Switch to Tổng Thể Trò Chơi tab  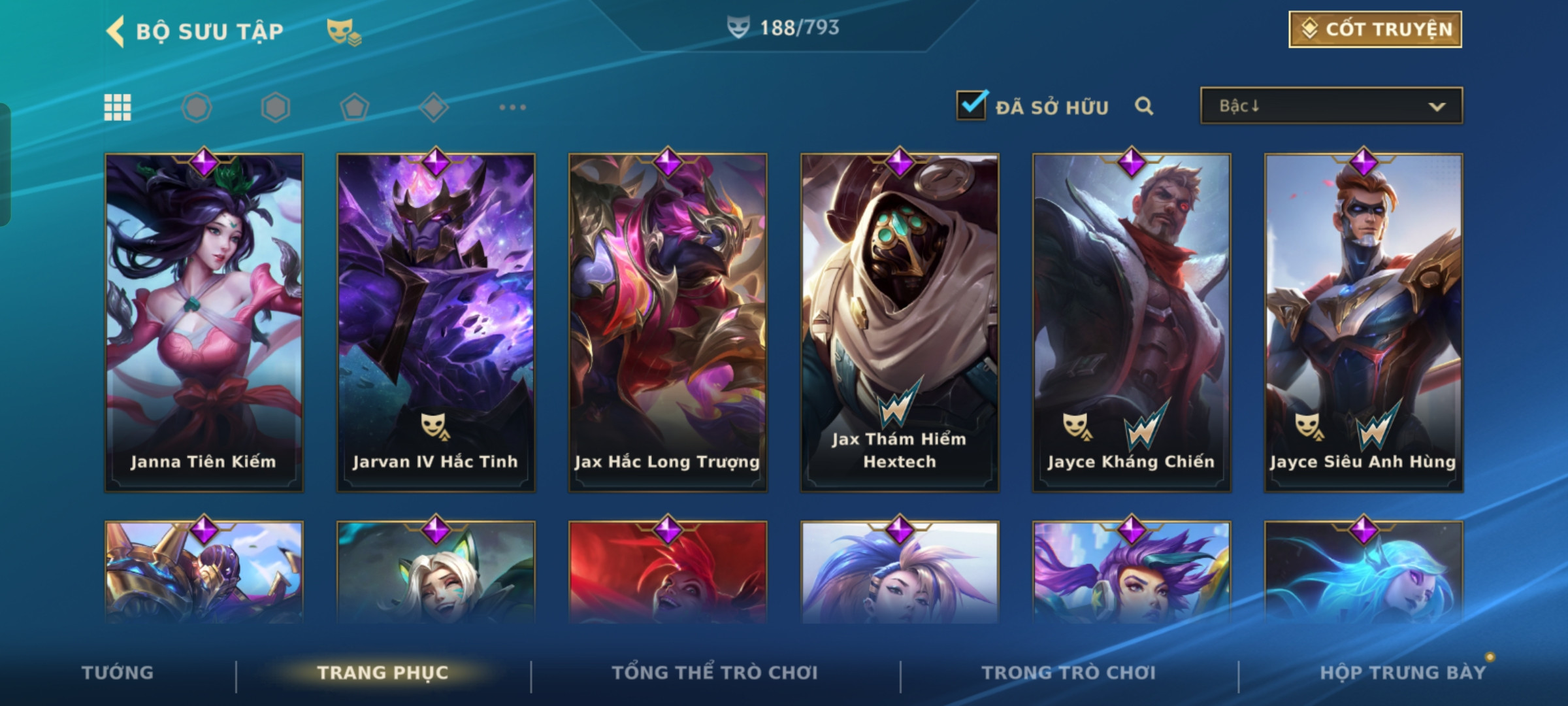(715, 673)
